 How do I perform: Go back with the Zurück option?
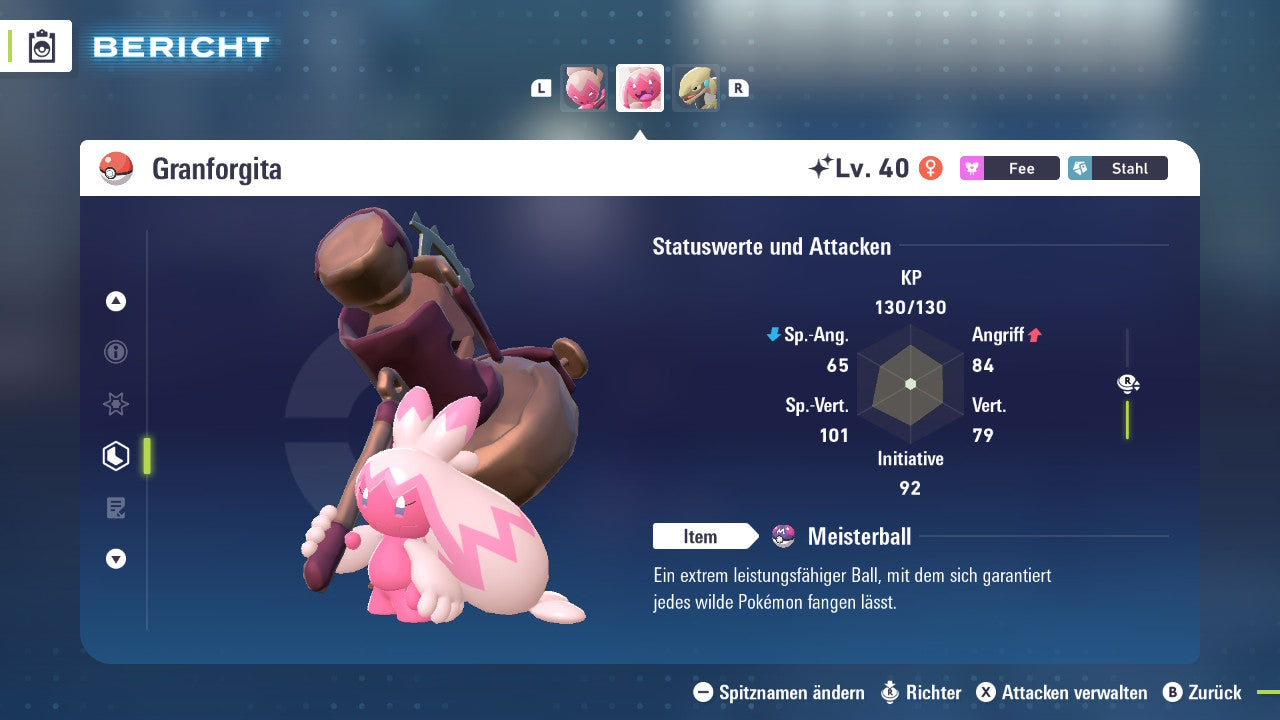(1202, 692)
